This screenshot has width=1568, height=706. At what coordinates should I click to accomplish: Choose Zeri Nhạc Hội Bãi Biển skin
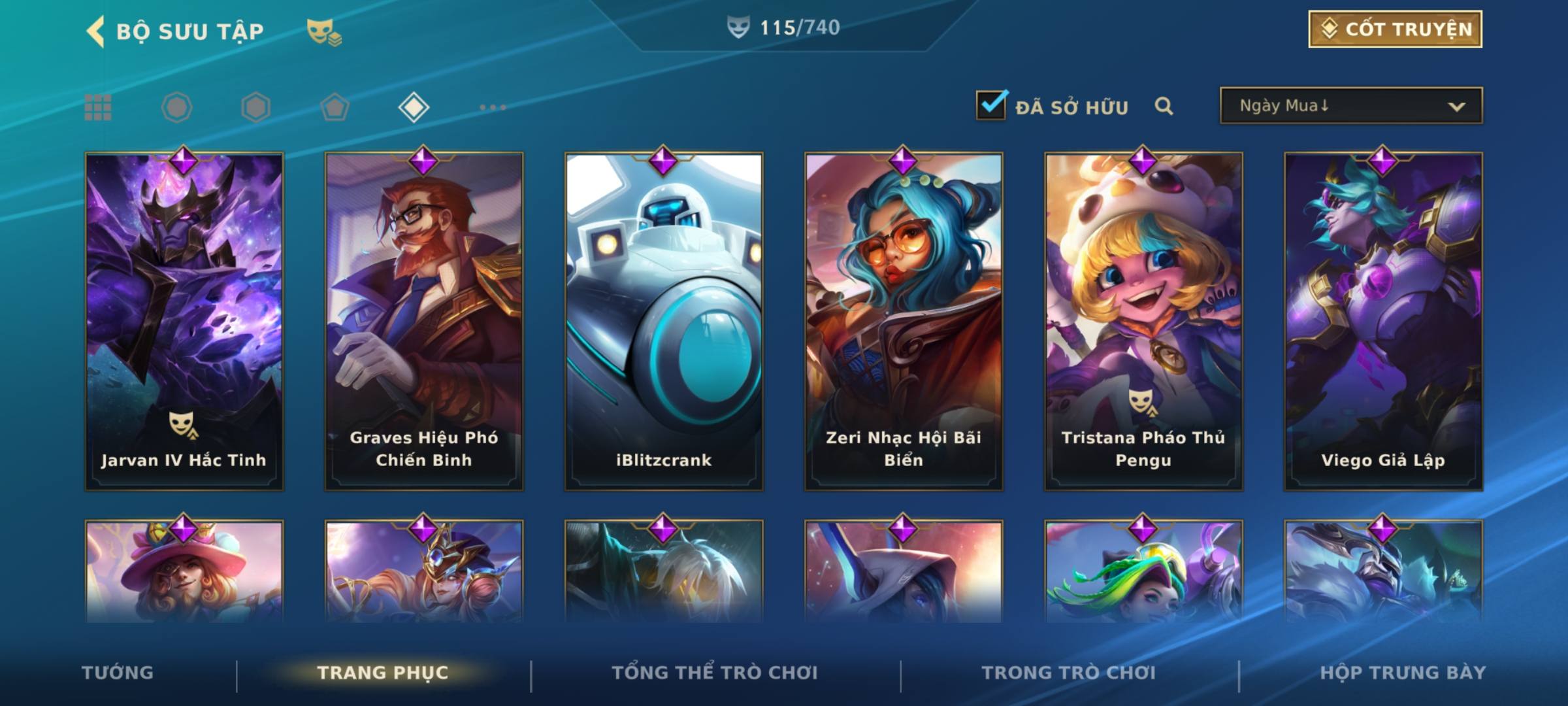tap(904, 322)
